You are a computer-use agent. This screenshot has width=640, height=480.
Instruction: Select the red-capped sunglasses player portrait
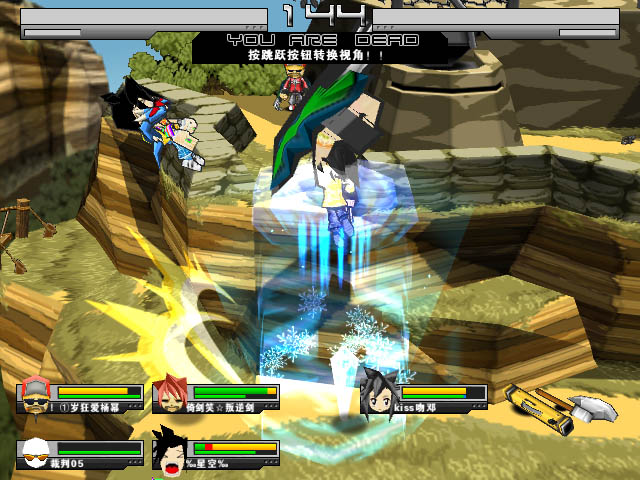(x=36, y=395)
